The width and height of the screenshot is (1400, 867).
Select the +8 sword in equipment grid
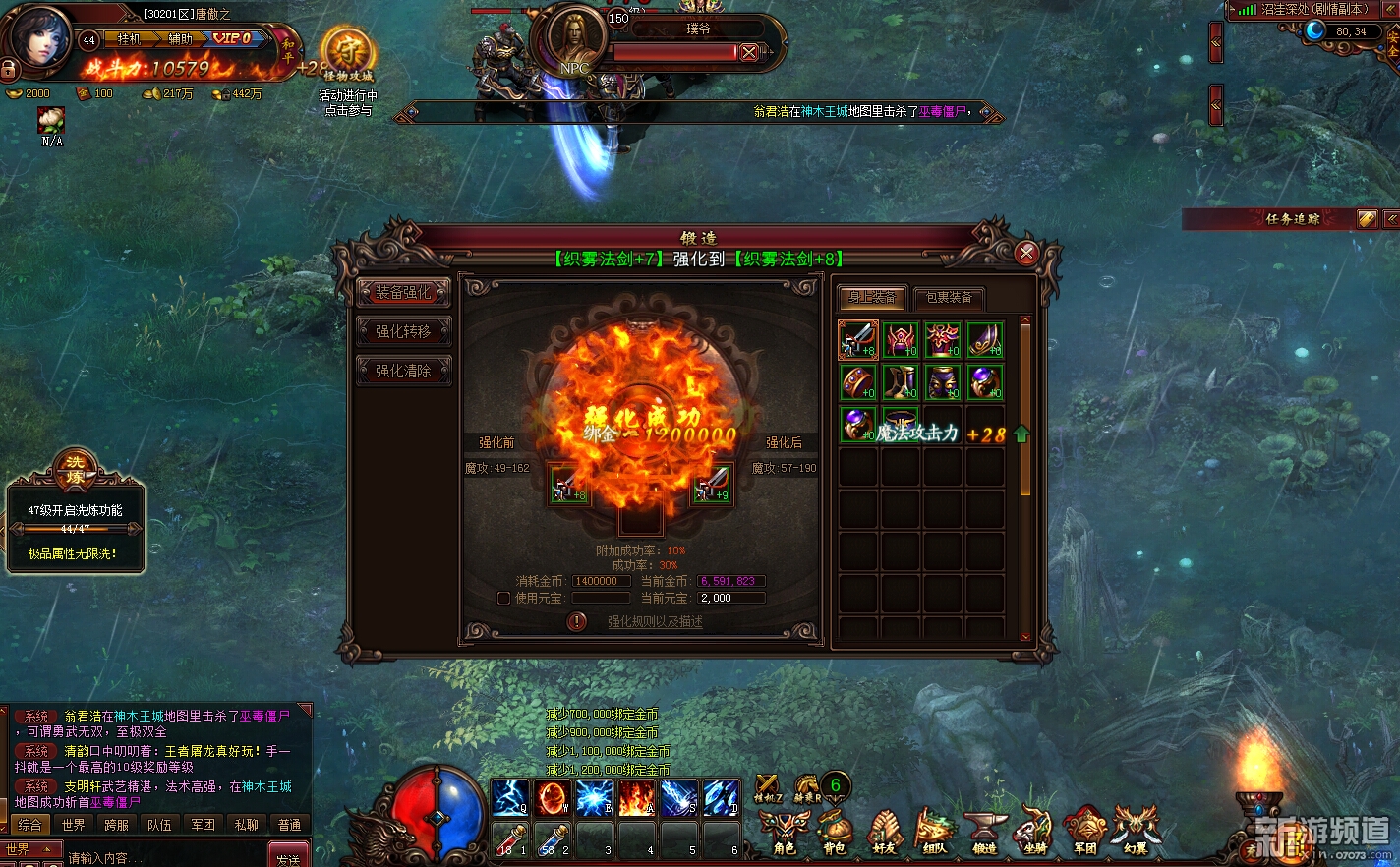[x=858, y=340]
